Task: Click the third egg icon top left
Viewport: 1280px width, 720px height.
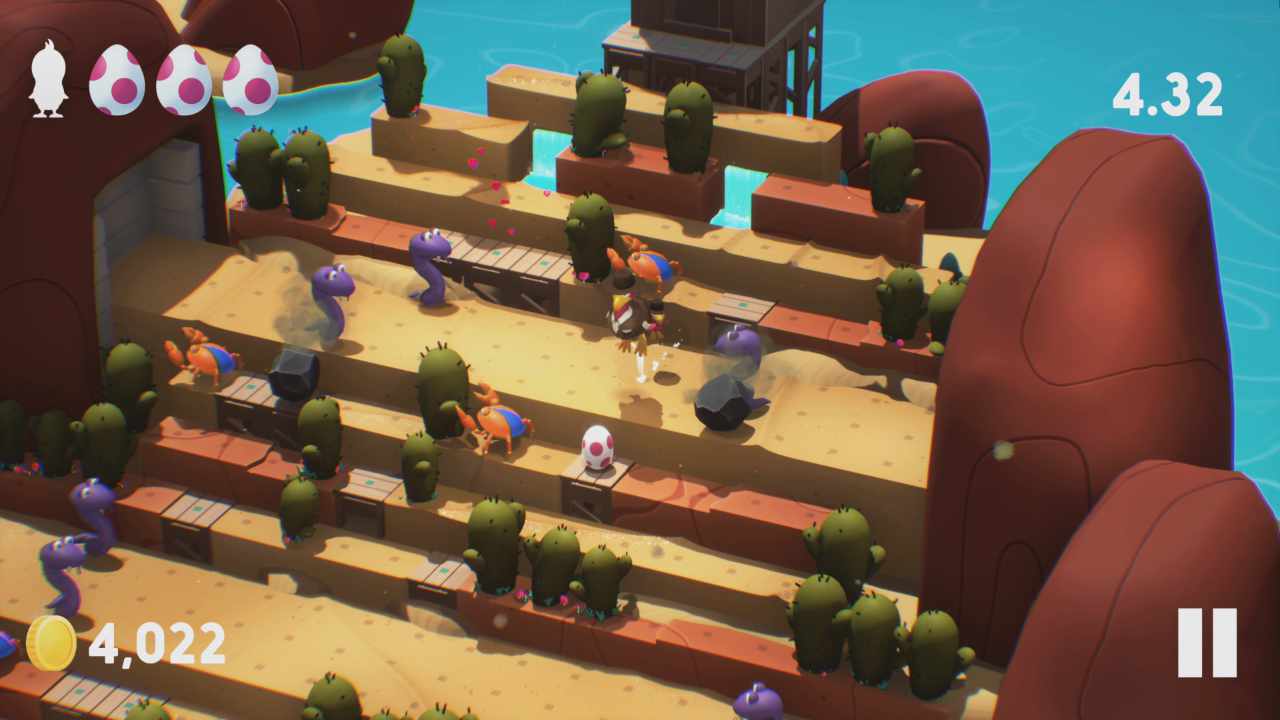Action: click(250, 76)
